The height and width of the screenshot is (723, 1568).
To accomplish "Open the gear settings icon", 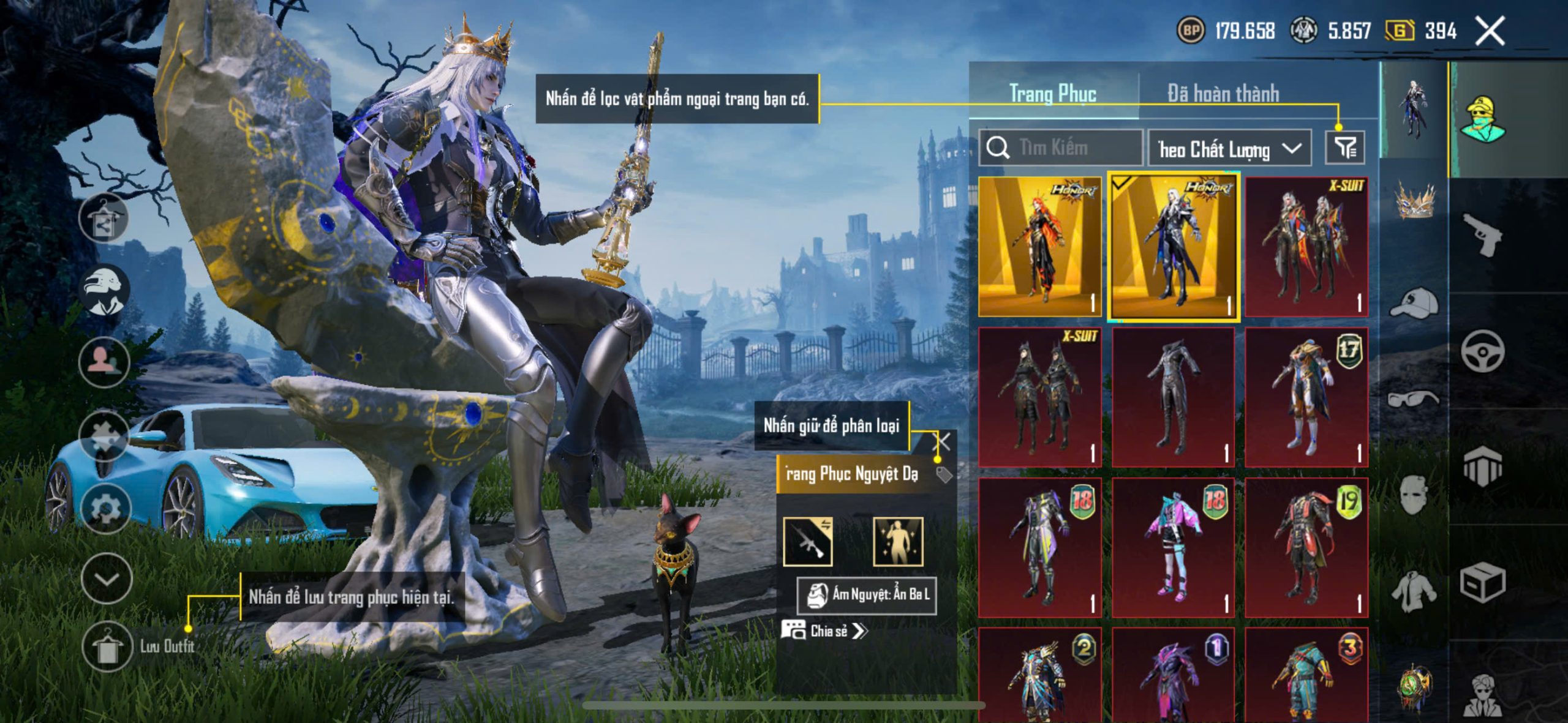I will coord(105,508).
